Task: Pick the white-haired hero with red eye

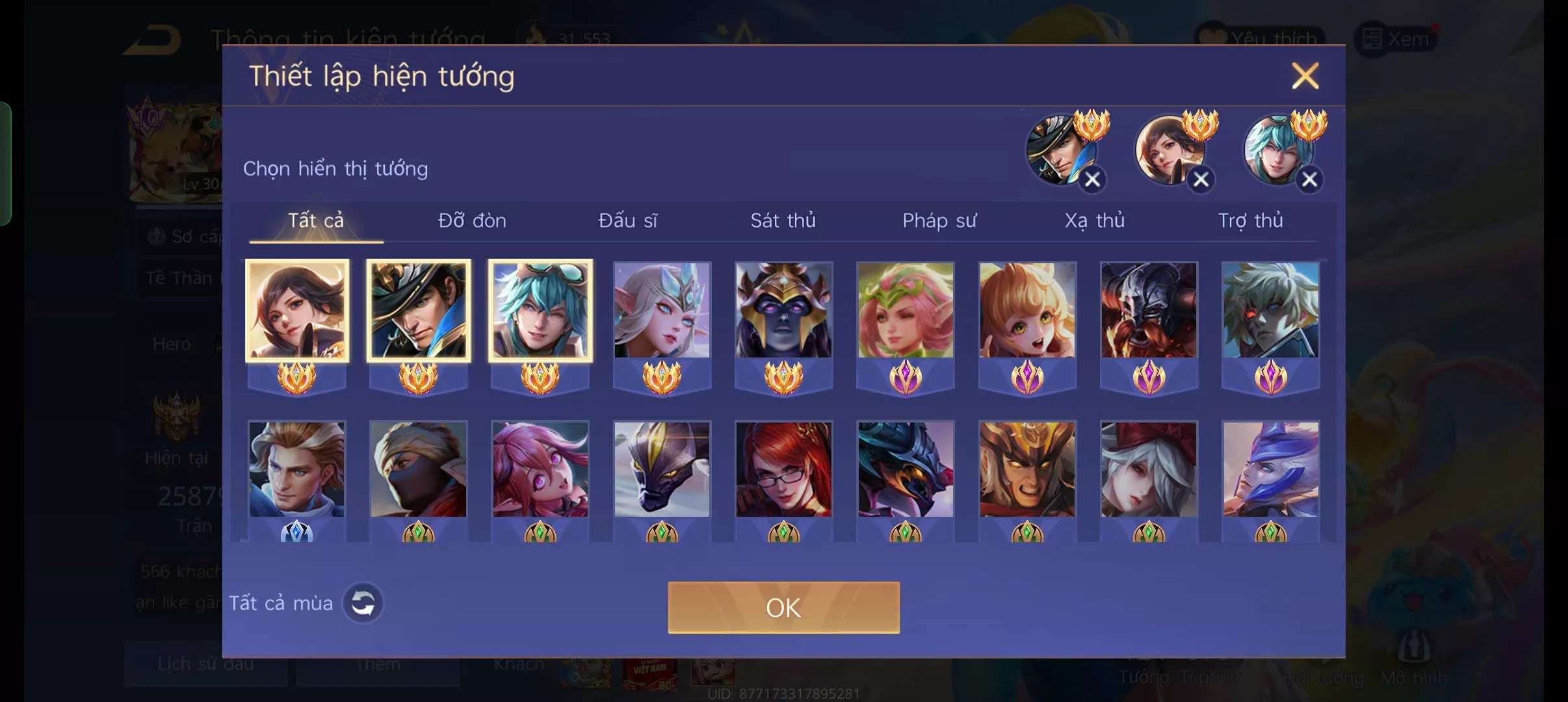Action: click(x=1270, y=311)
